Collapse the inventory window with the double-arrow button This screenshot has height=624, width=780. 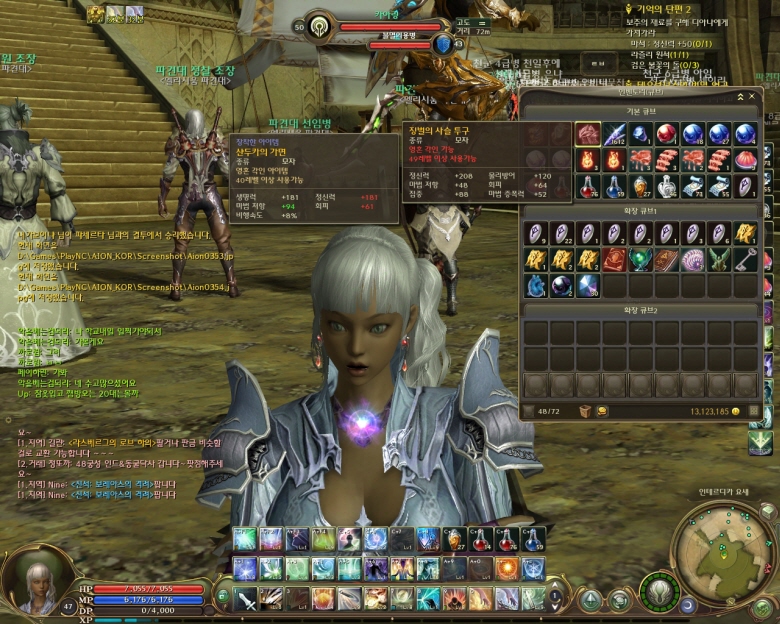point(740,97)
